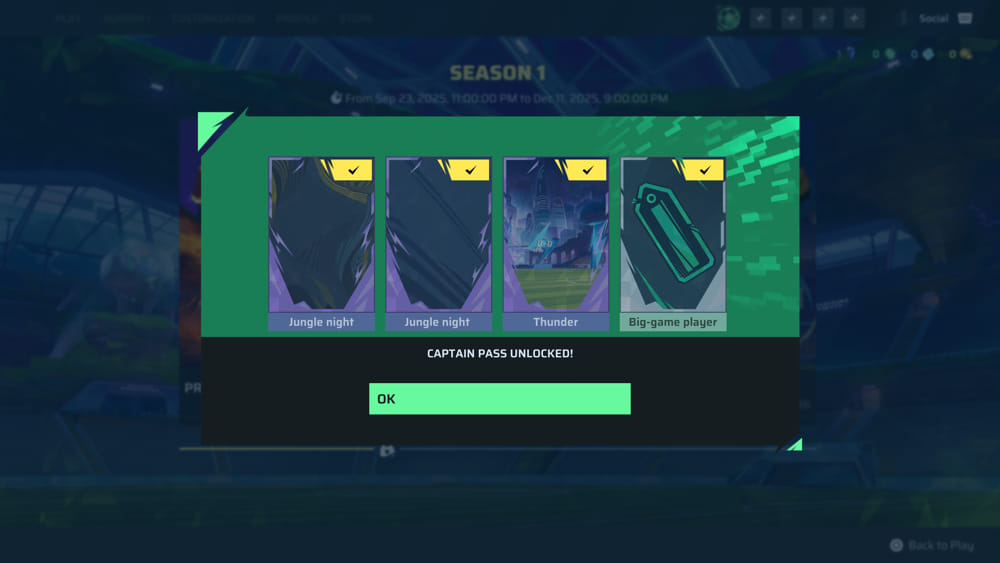Open the Social panel
1000x563 pixels.
[935, 18]
